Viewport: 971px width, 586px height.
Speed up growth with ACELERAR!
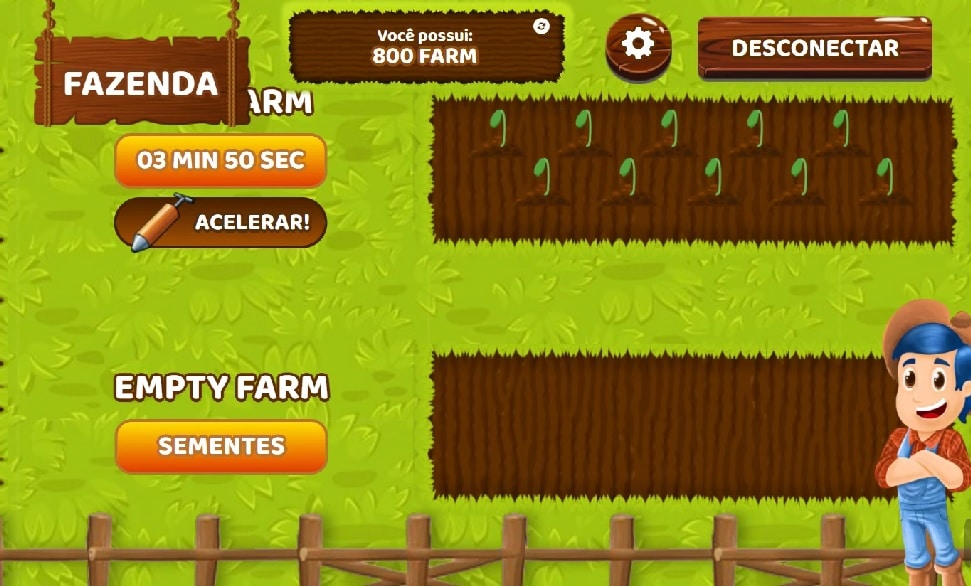(x=221, y=222)
